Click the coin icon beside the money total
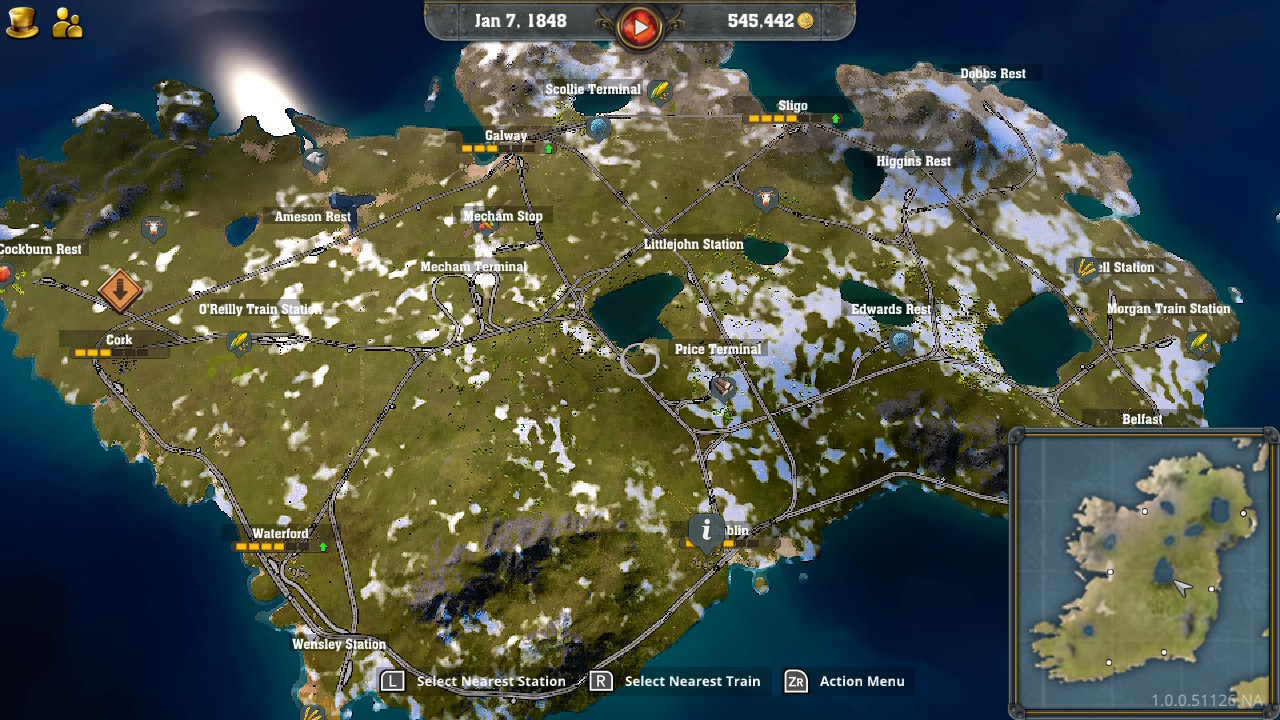The width and height of the screenshot is (1280, 720). click(x=806, y=20)
